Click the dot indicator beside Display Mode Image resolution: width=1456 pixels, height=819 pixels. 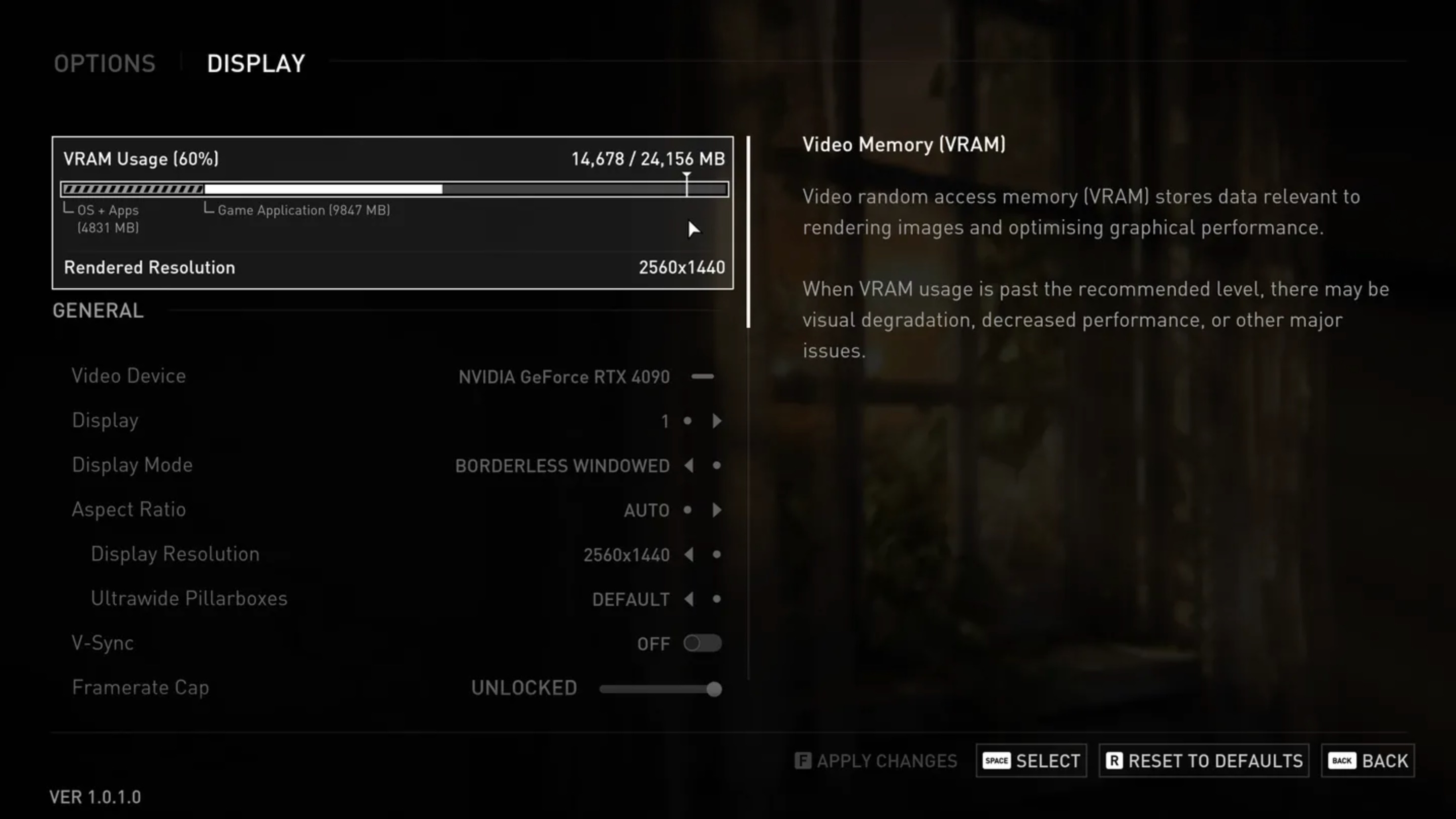(717, 466)
